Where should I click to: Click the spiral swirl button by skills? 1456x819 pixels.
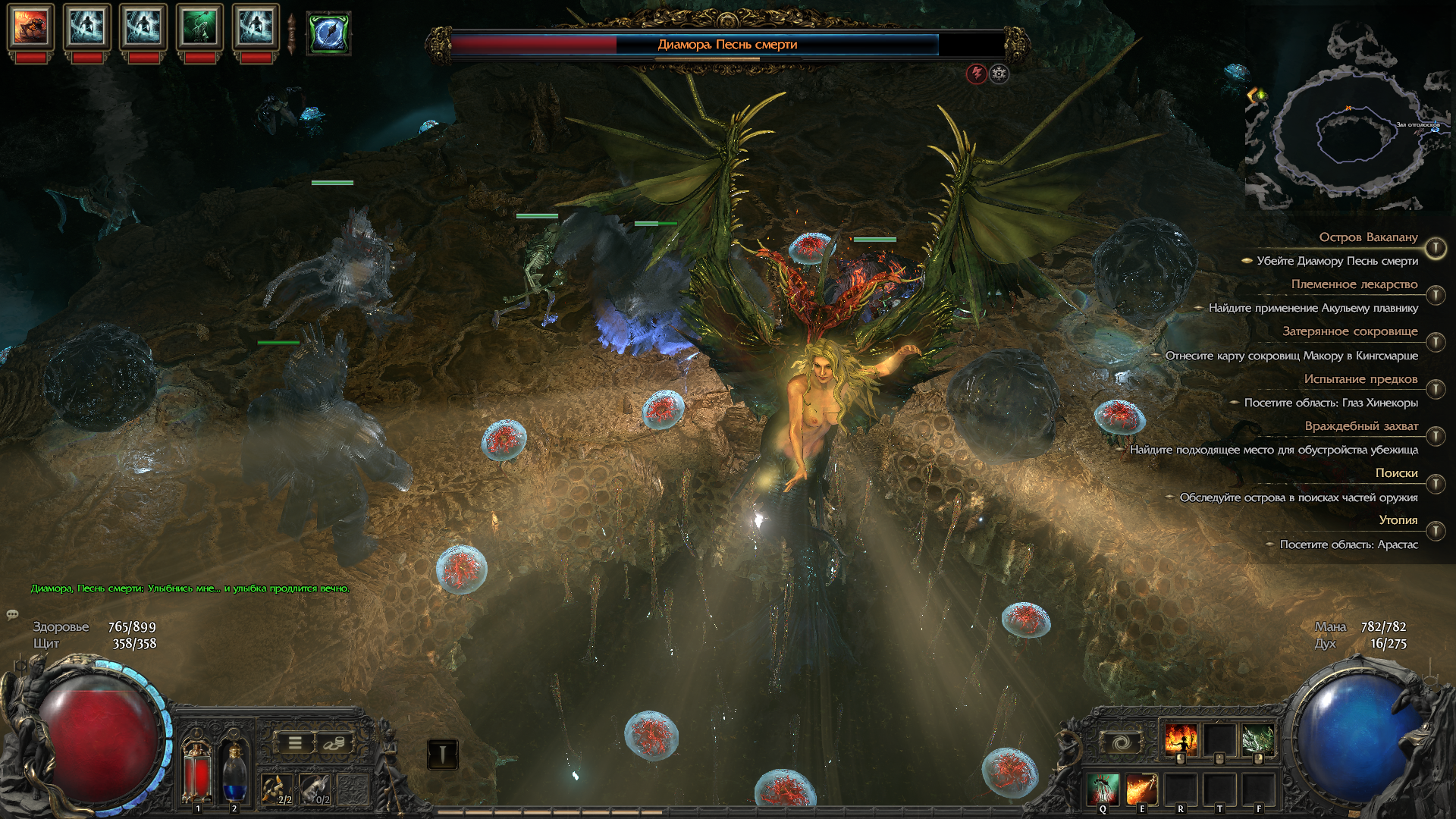point(1121,742)
